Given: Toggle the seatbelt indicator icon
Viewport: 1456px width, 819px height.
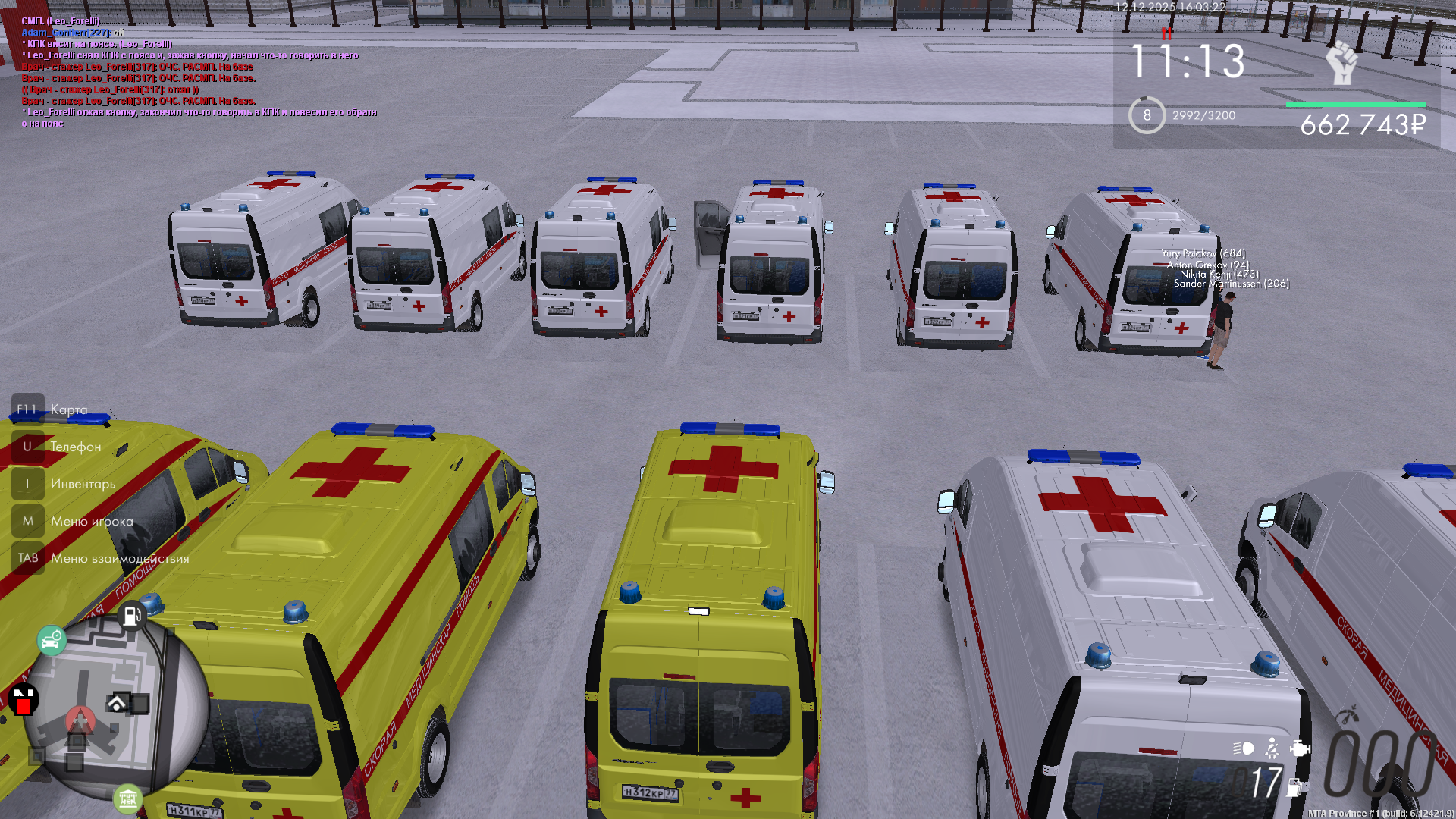Looking at the screenshot, I should click(1272, 748).
